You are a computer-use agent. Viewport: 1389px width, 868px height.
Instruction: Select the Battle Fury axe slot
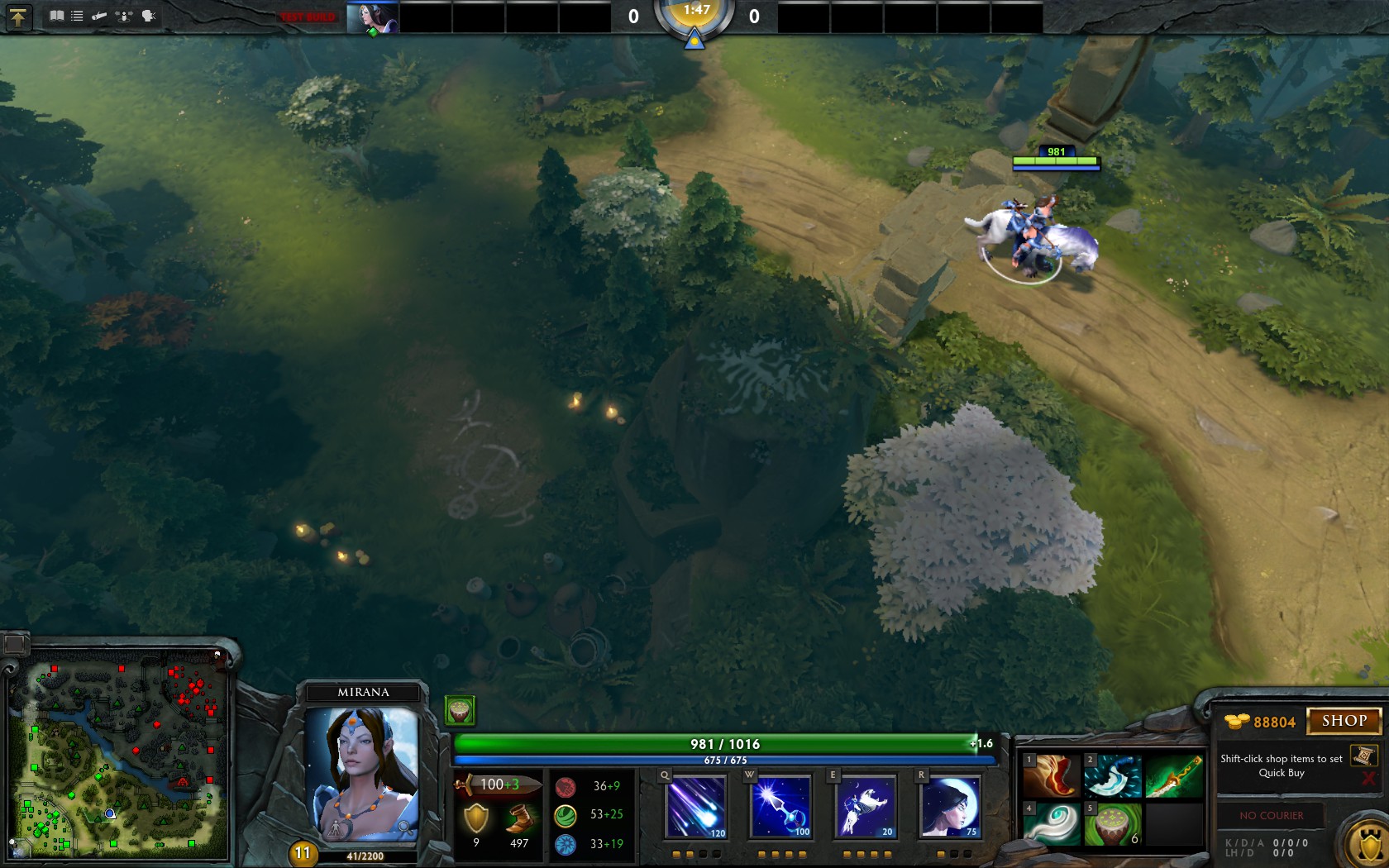tap(1112, 776)
